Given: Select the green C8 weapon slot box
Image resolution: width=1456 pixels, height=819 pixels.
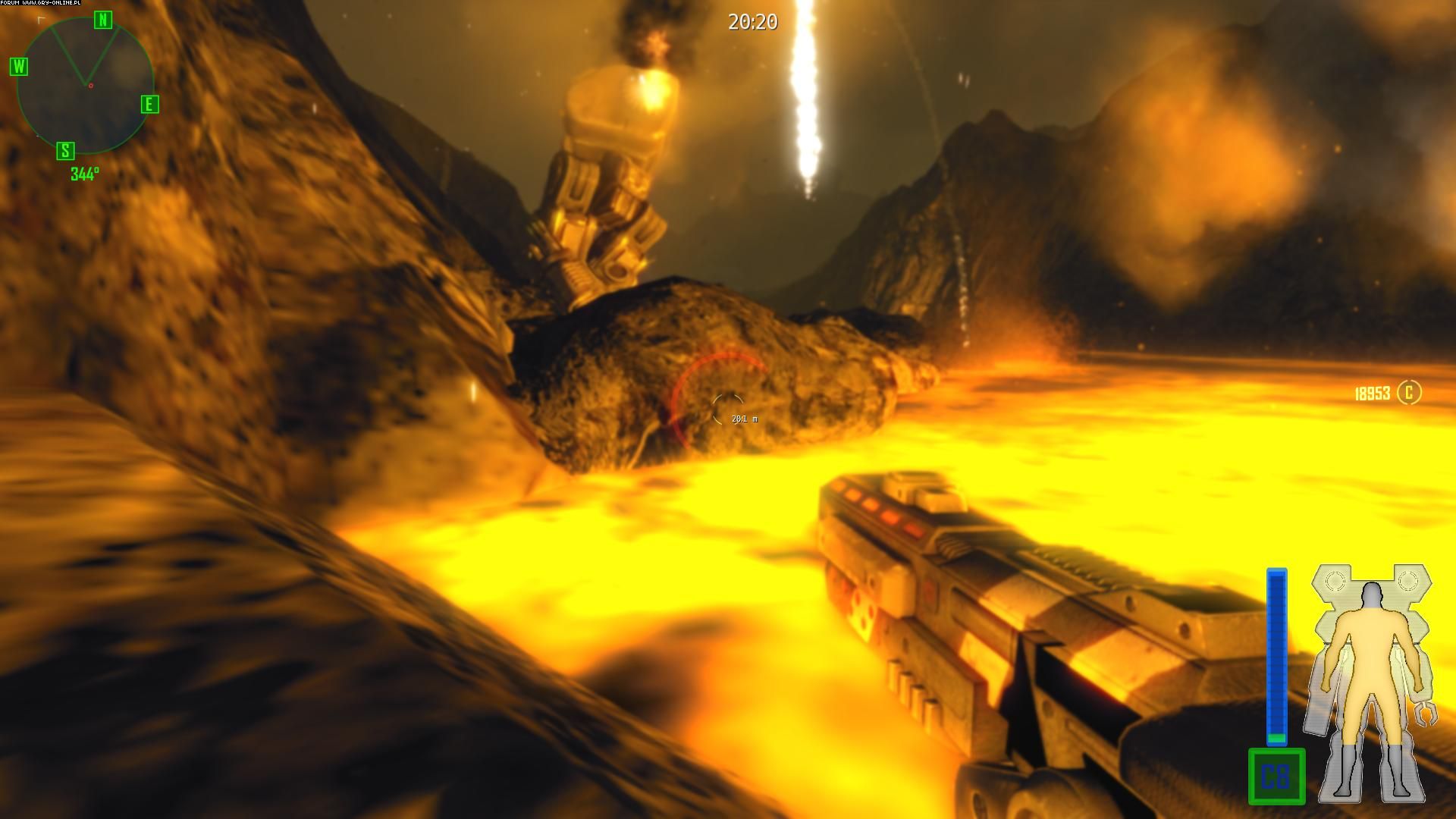Looking at the screenshot, I should 1276,776.
